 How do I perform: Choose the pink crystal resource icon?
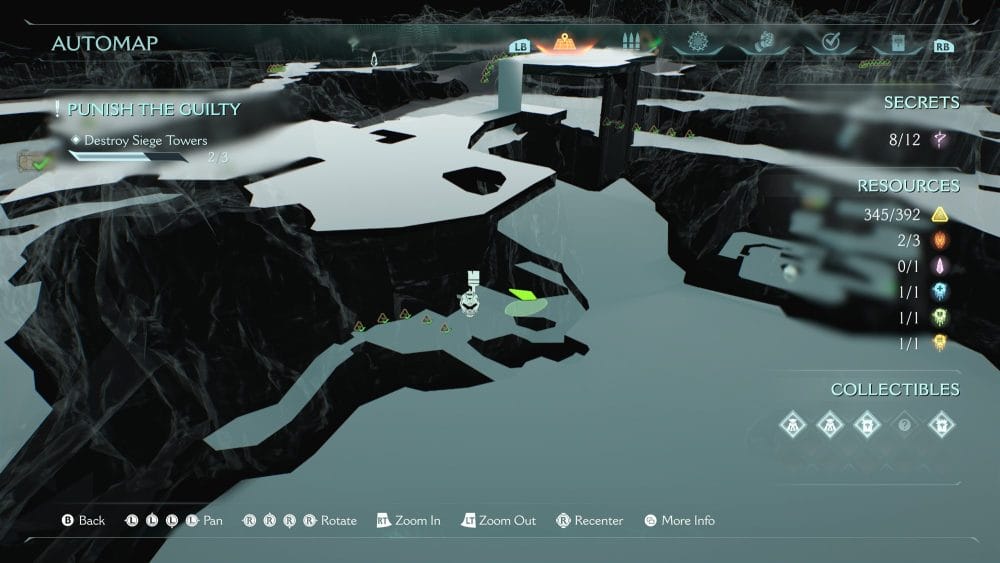pos(939,266)
